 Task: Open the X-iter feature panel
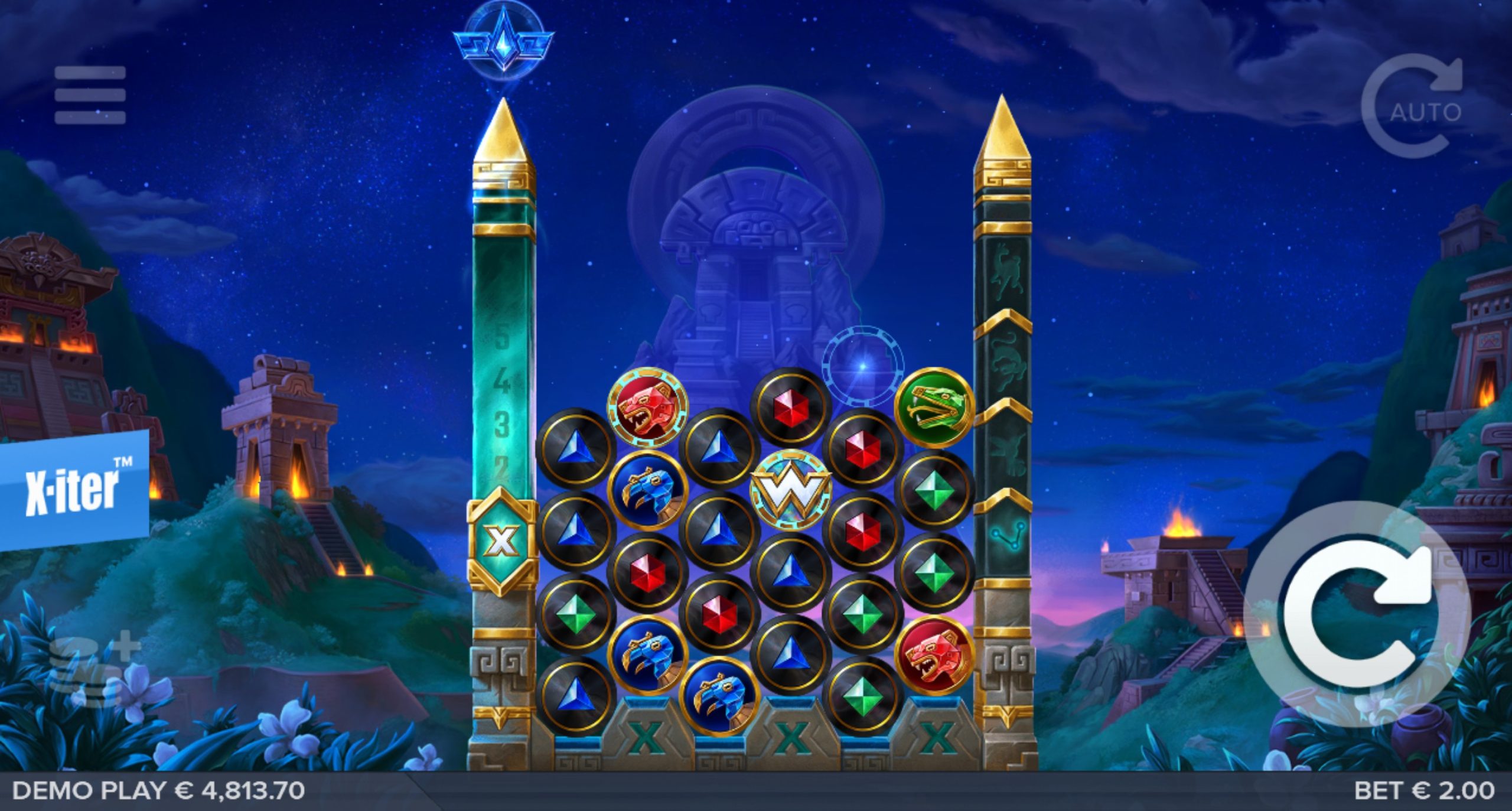pos(73,489)
